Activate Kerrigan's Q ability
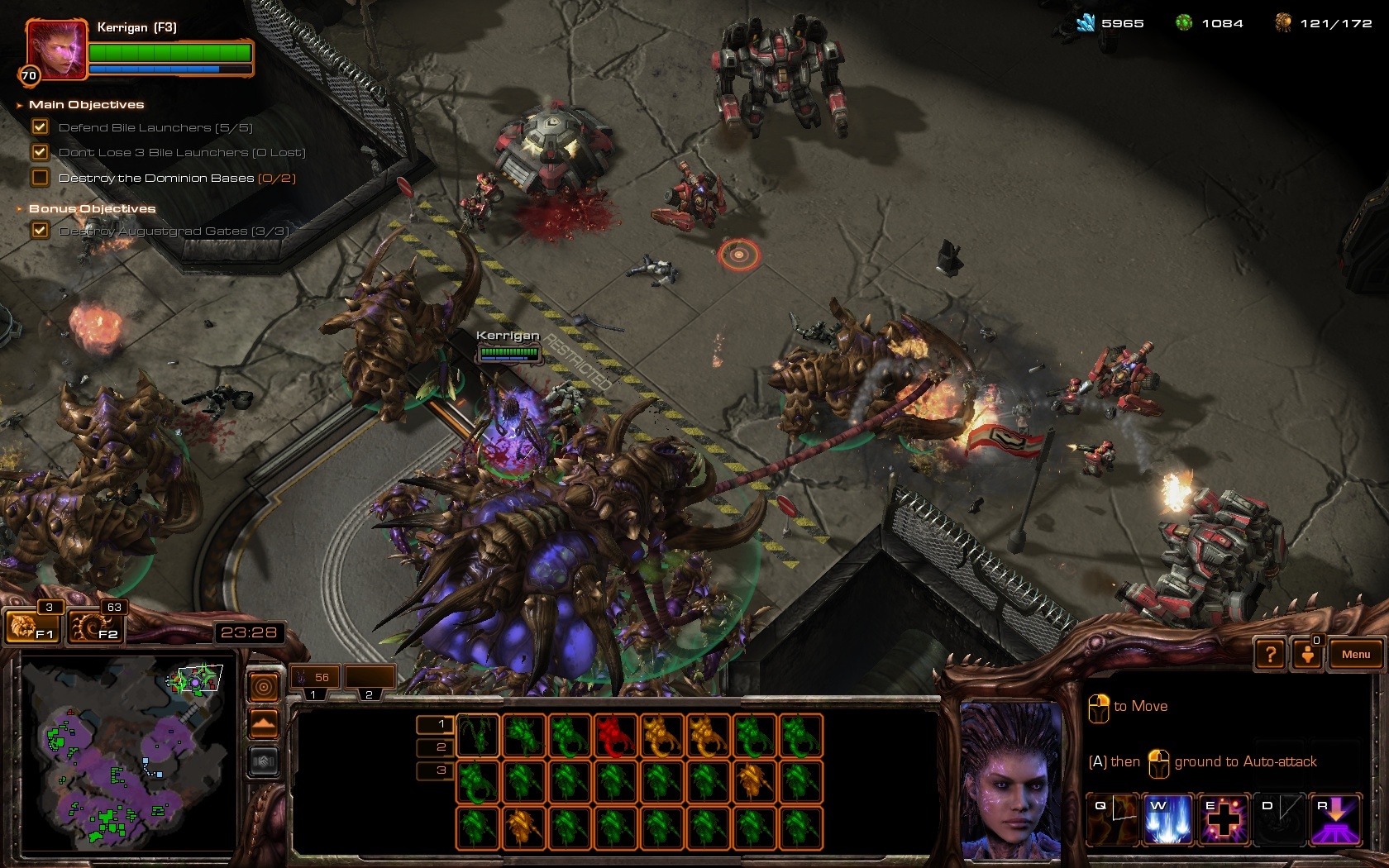 coord(1112,818)
